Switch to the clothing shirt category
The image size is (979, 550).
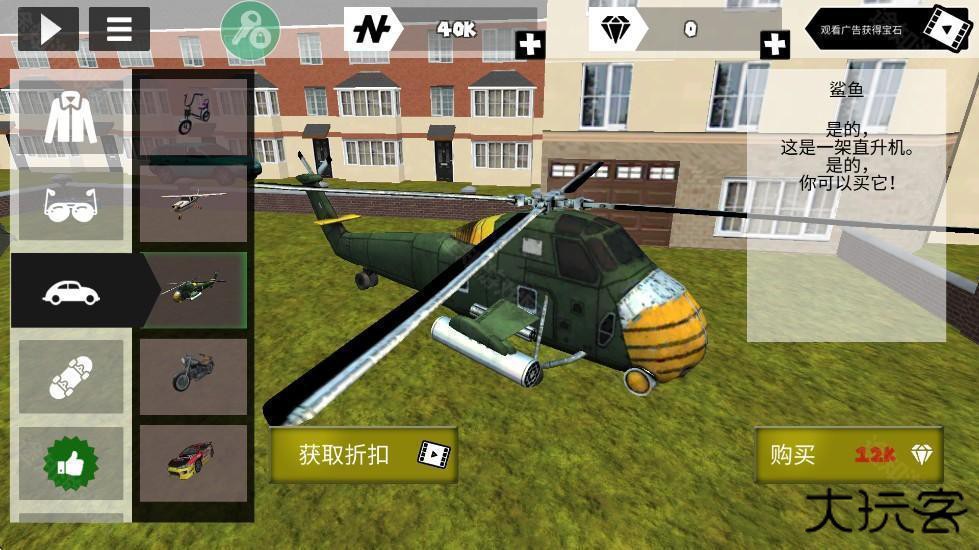(71, 120)
